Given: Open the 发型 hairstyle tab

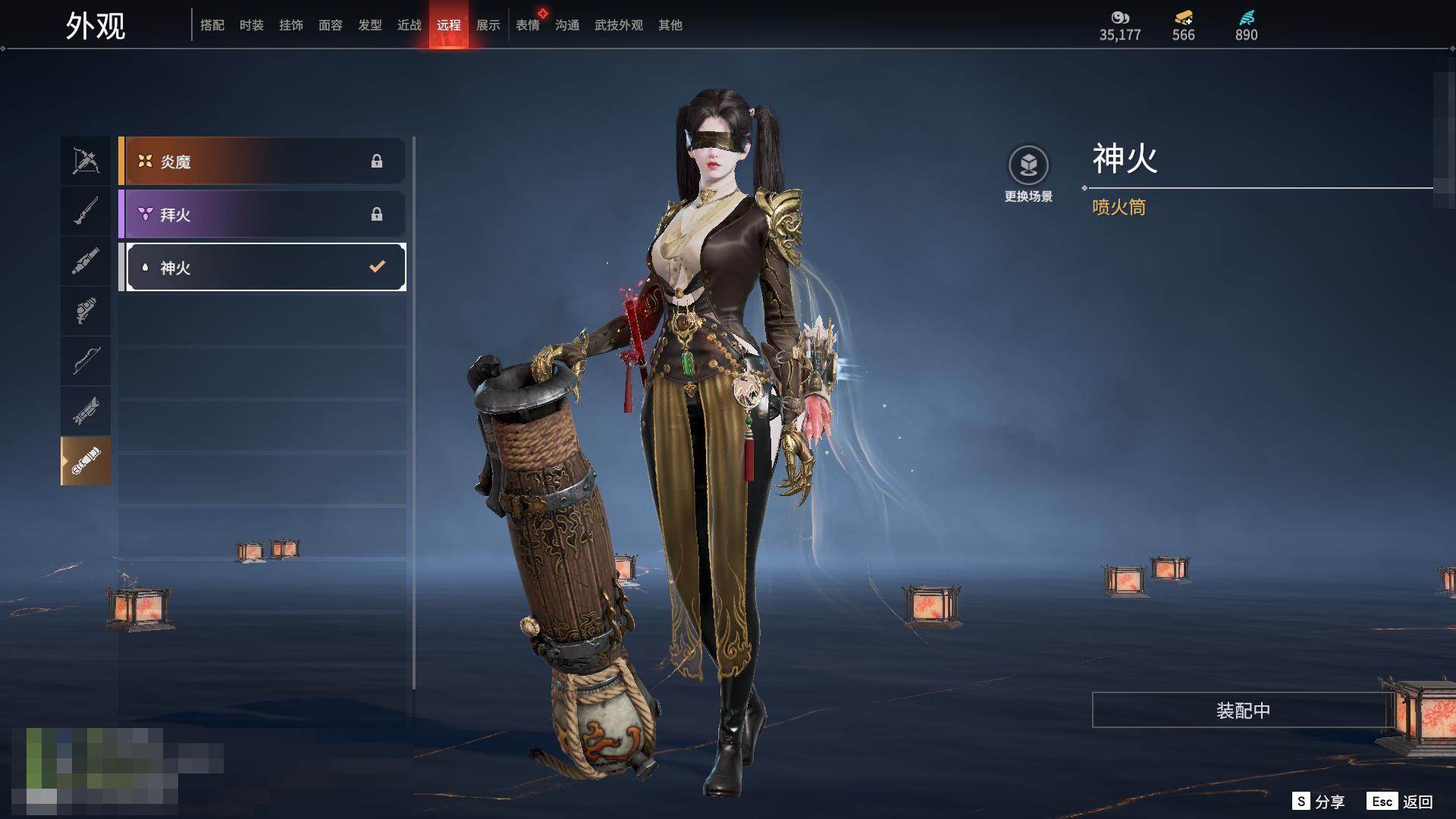Looking at the screenshot, I should click(370, 25).
